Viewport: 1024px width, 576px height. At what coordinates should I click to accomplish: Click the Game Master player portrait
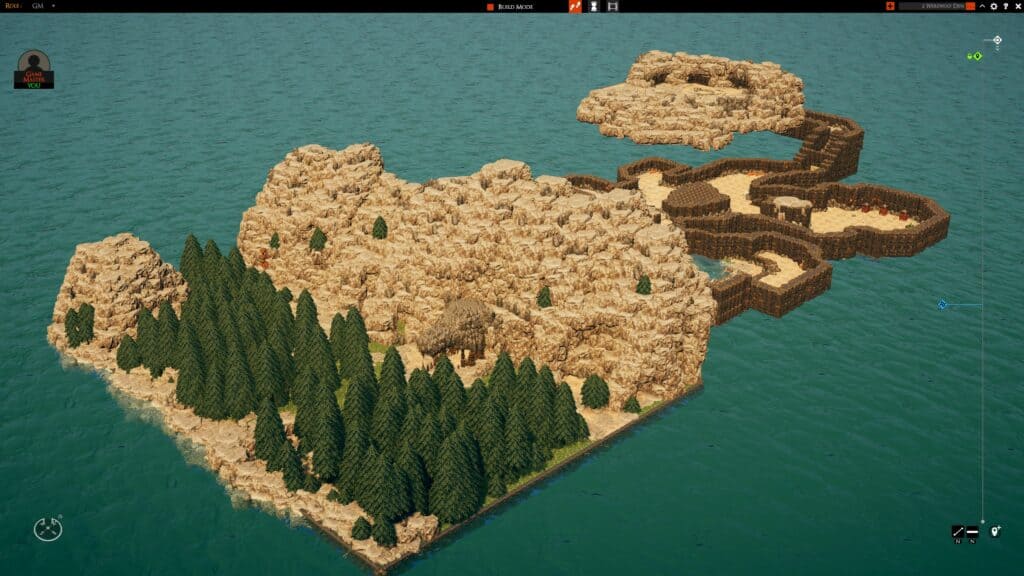click(34, 68)
